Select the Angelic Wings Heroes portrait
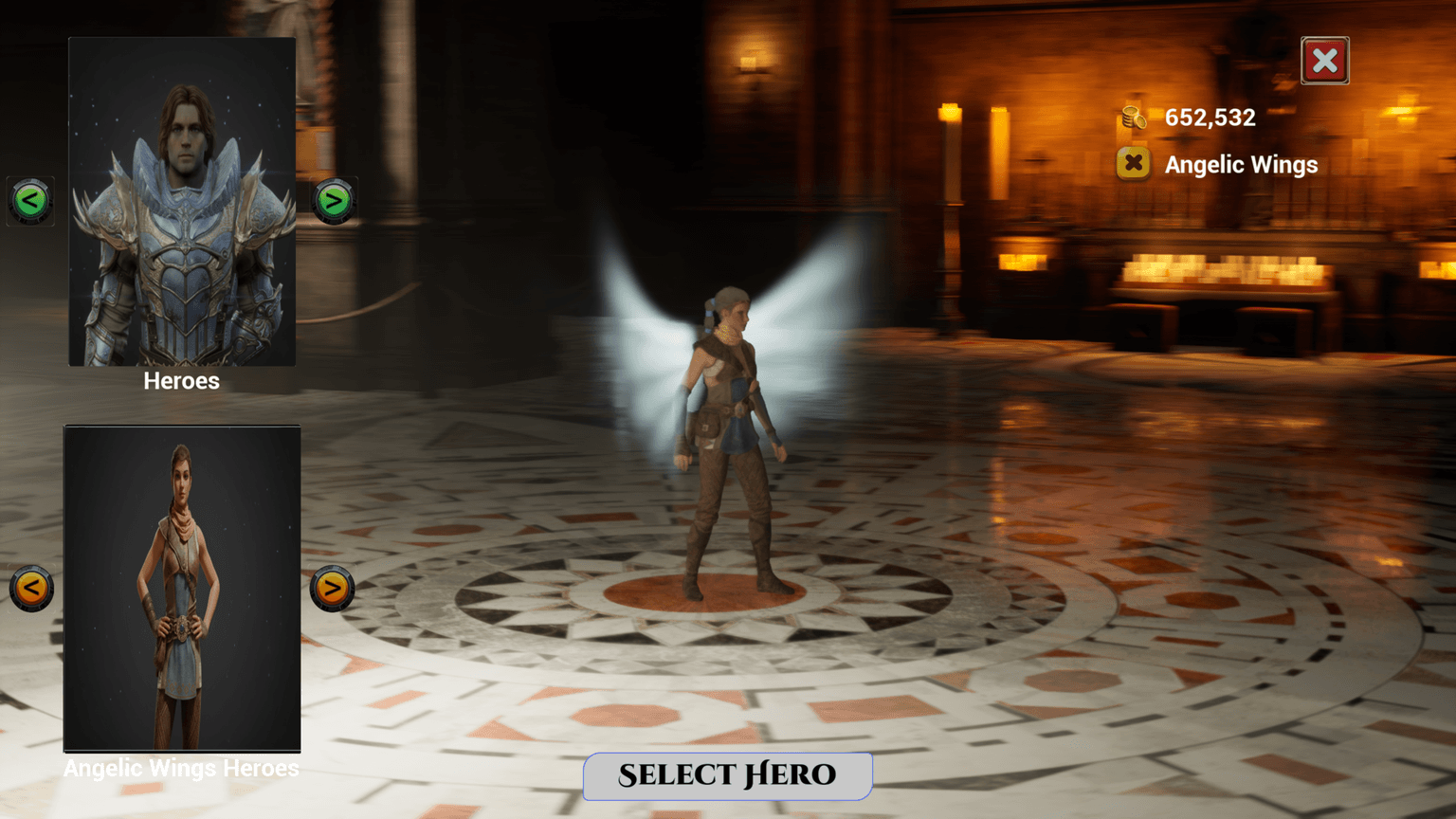Image resolution: width=1456 pixels, height=819 pixels. [x=181, y=588]
